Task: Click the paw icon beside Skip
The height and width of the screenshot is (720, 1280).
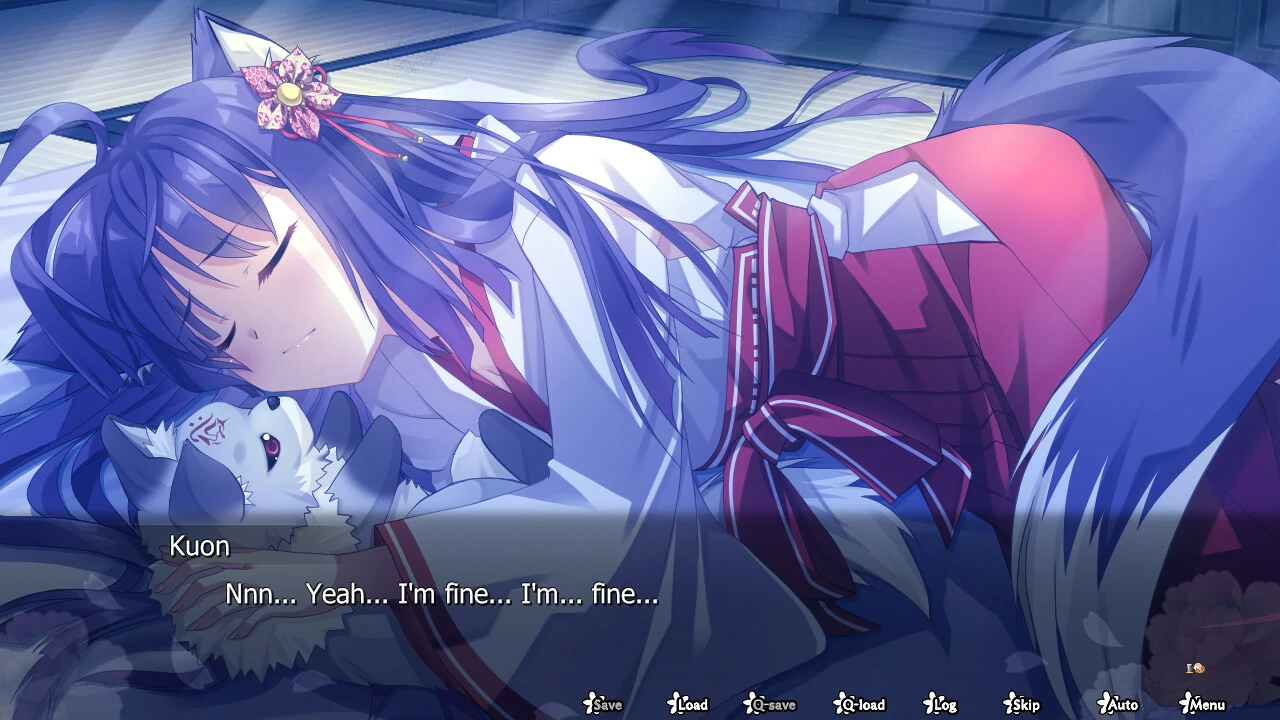Action: pyautogui.click(x=1008, y=704)
